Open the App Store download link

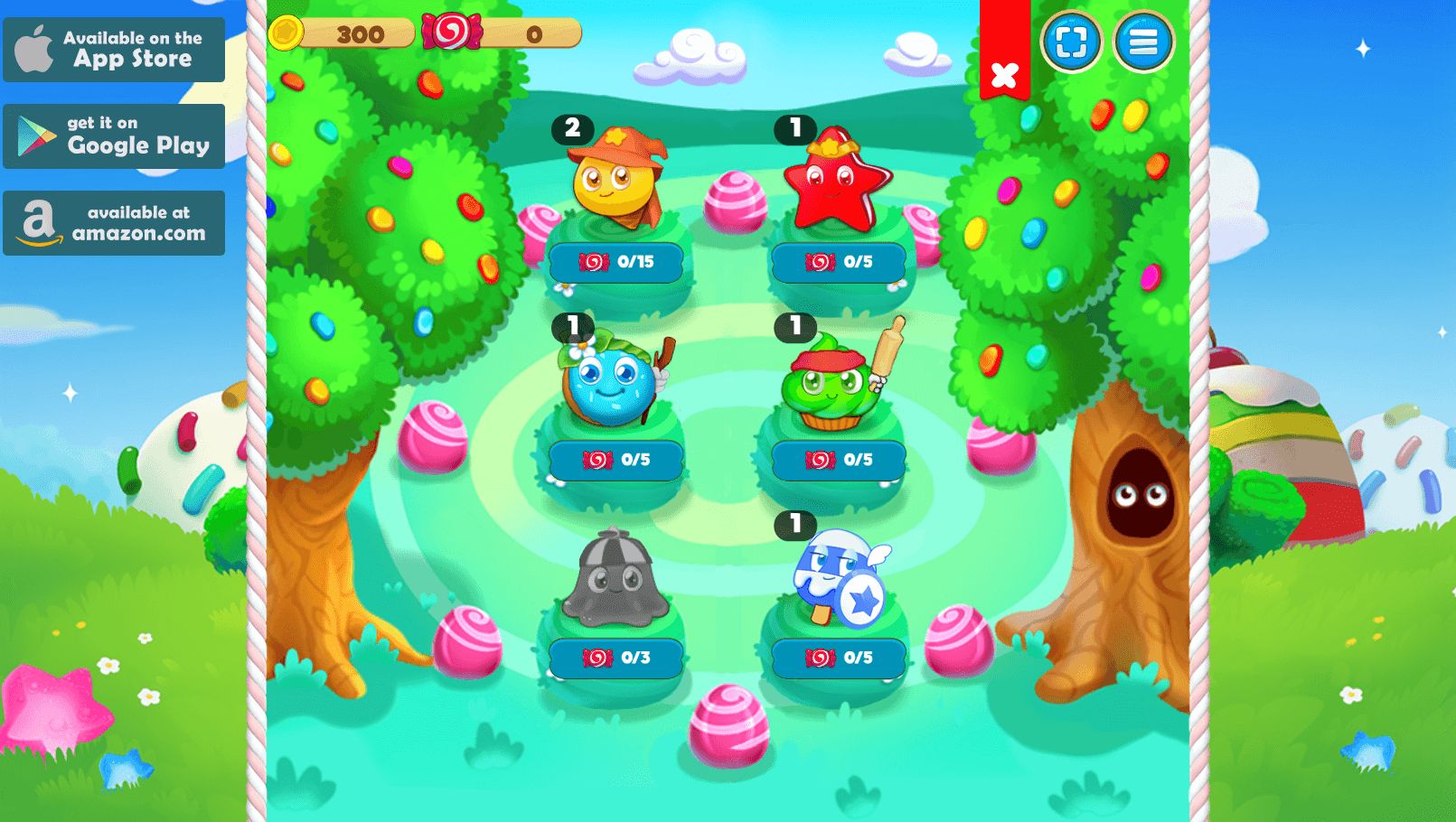[114, 50]
